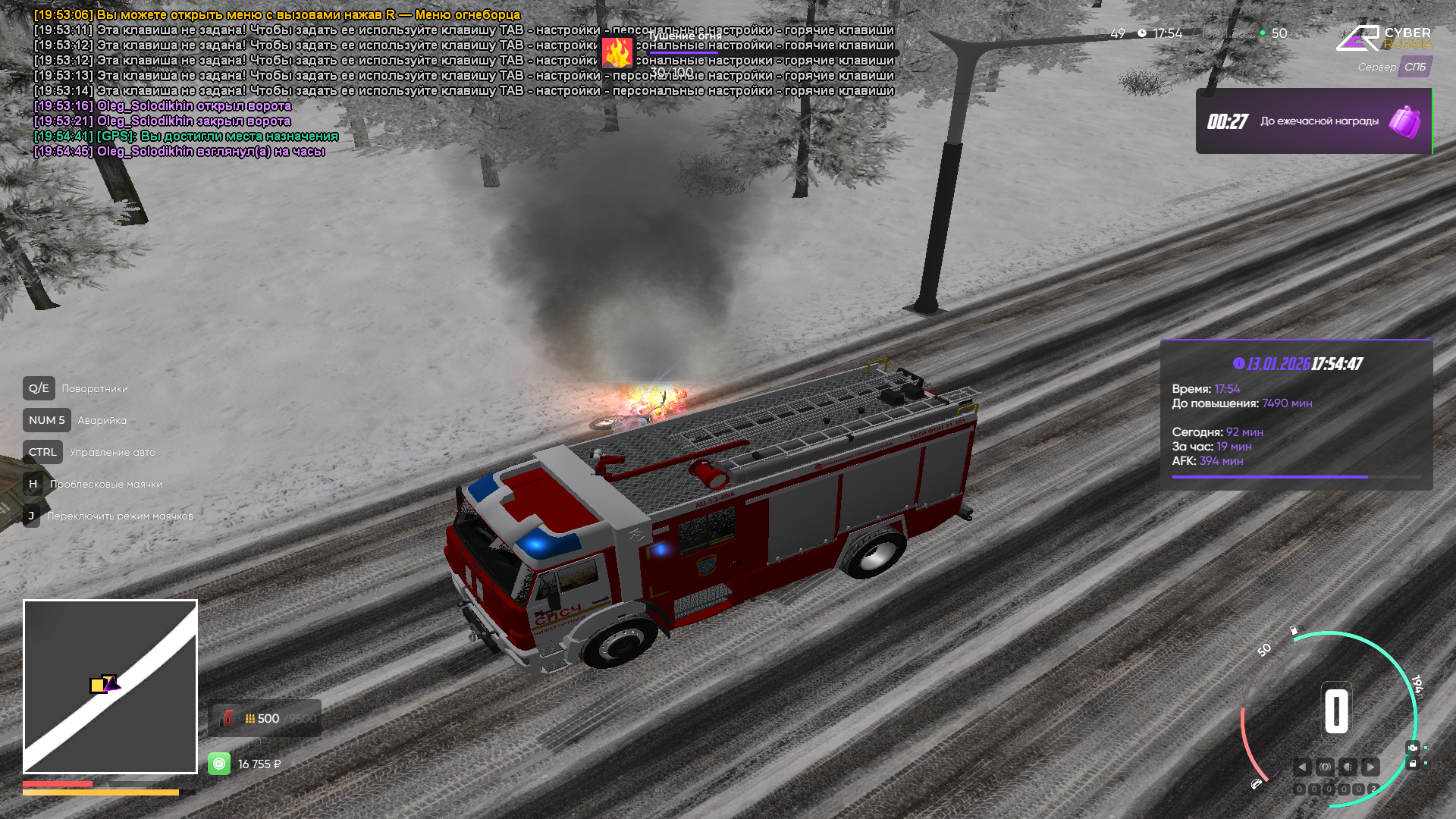Image resolution: width=1456 pixels, height=819 pixels.
Task: Toggle the headlights indicator
Action: click(1348, 767)
